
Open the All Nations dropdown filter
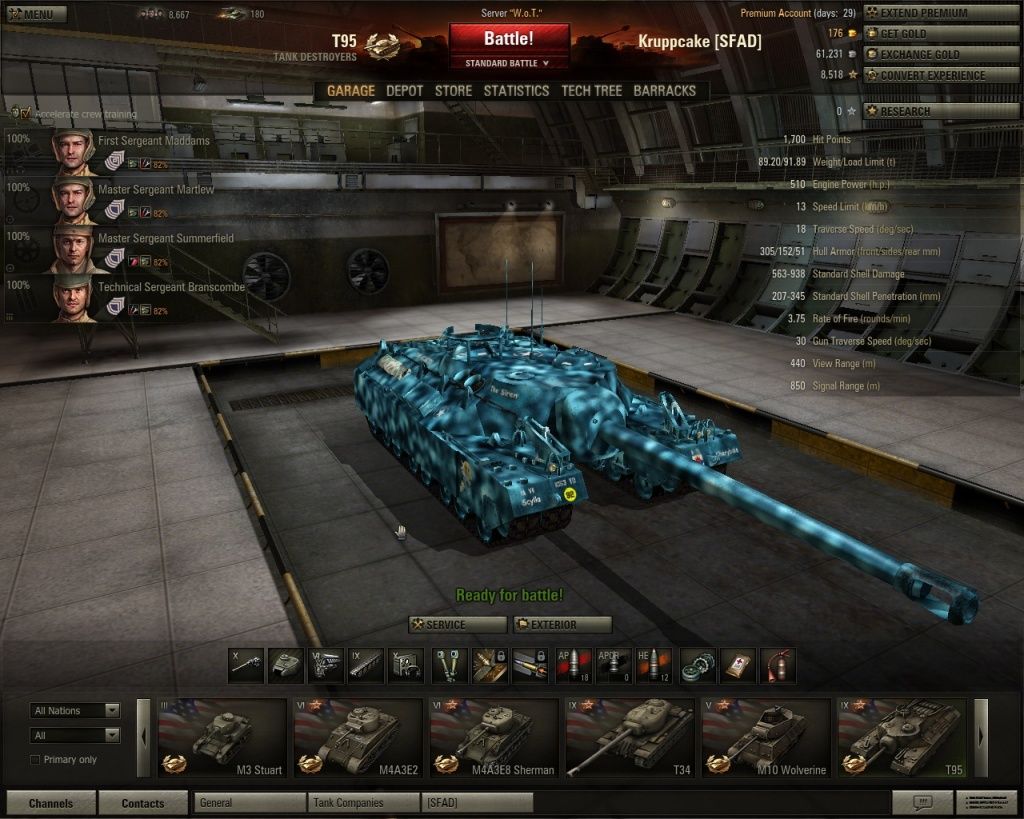(x=75, y=711)
